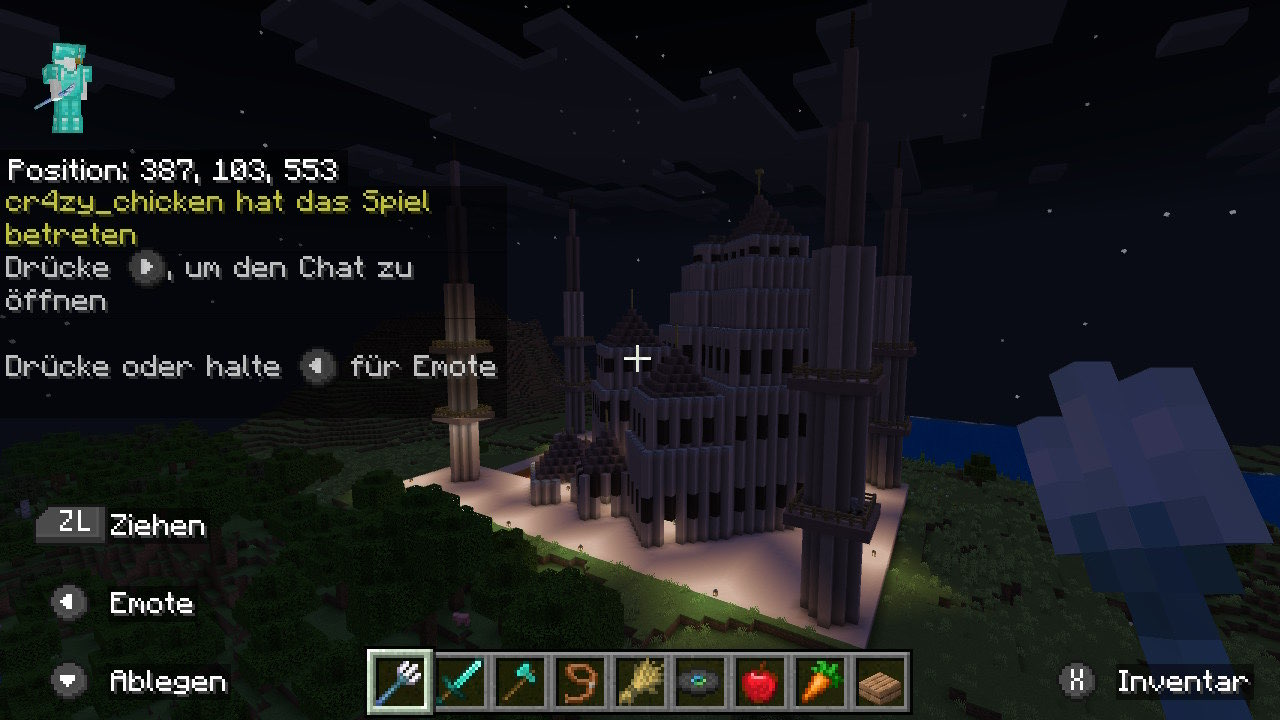Select the music disc hotbar slot
The width and height of the screenshot is (1280, 720).
click(701, 682)
